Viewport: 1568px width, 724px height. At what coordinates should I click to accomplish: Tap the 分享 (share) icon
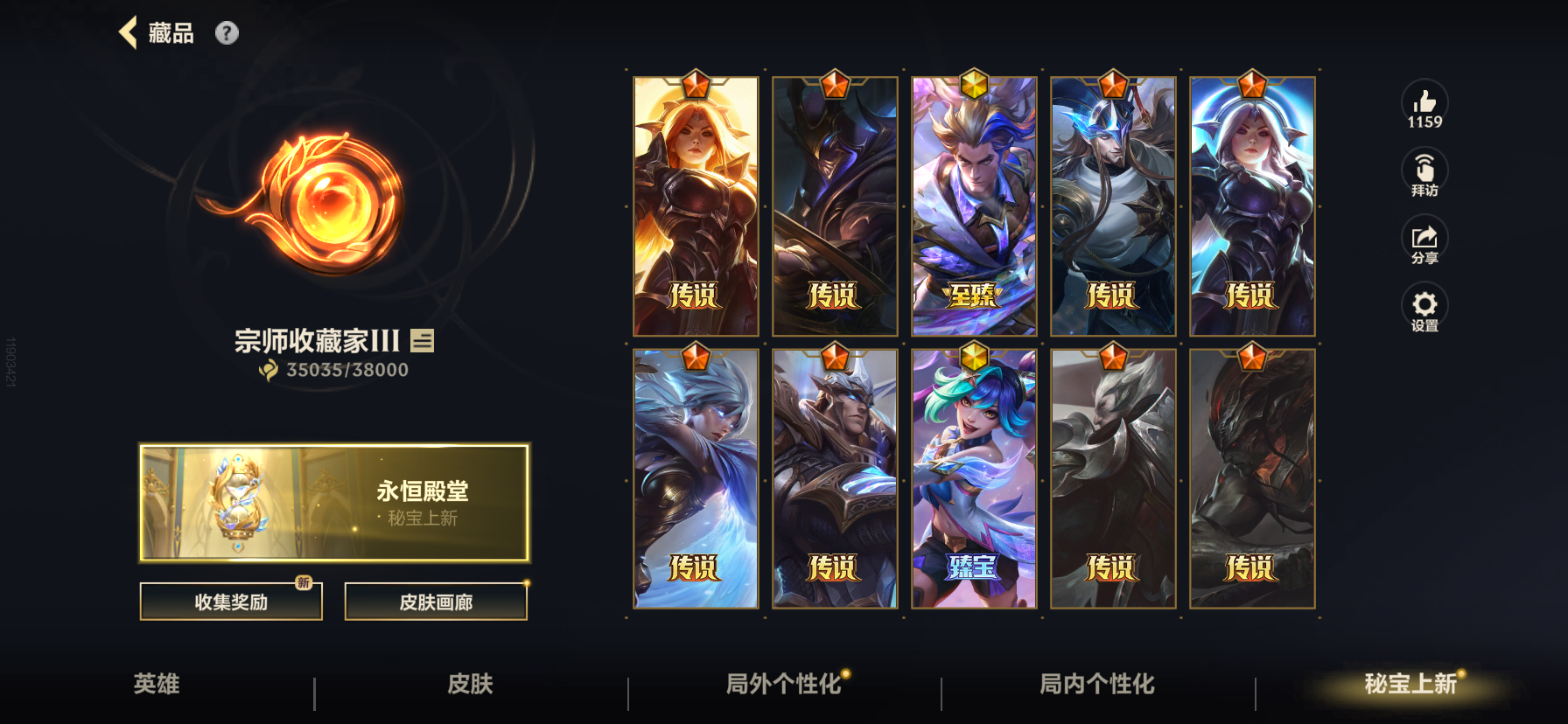tap(1425, 239)
